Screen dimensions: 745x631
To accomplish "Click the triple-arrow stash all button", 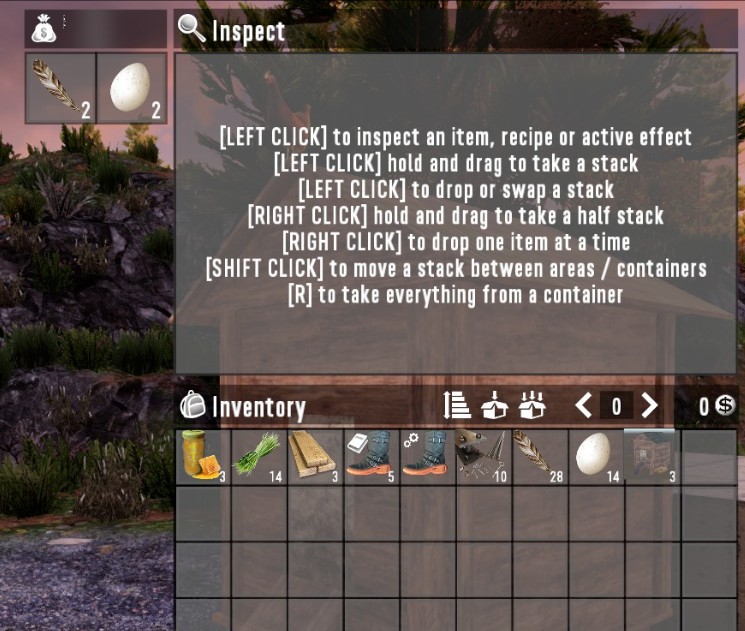I will (x=532, y=405).
